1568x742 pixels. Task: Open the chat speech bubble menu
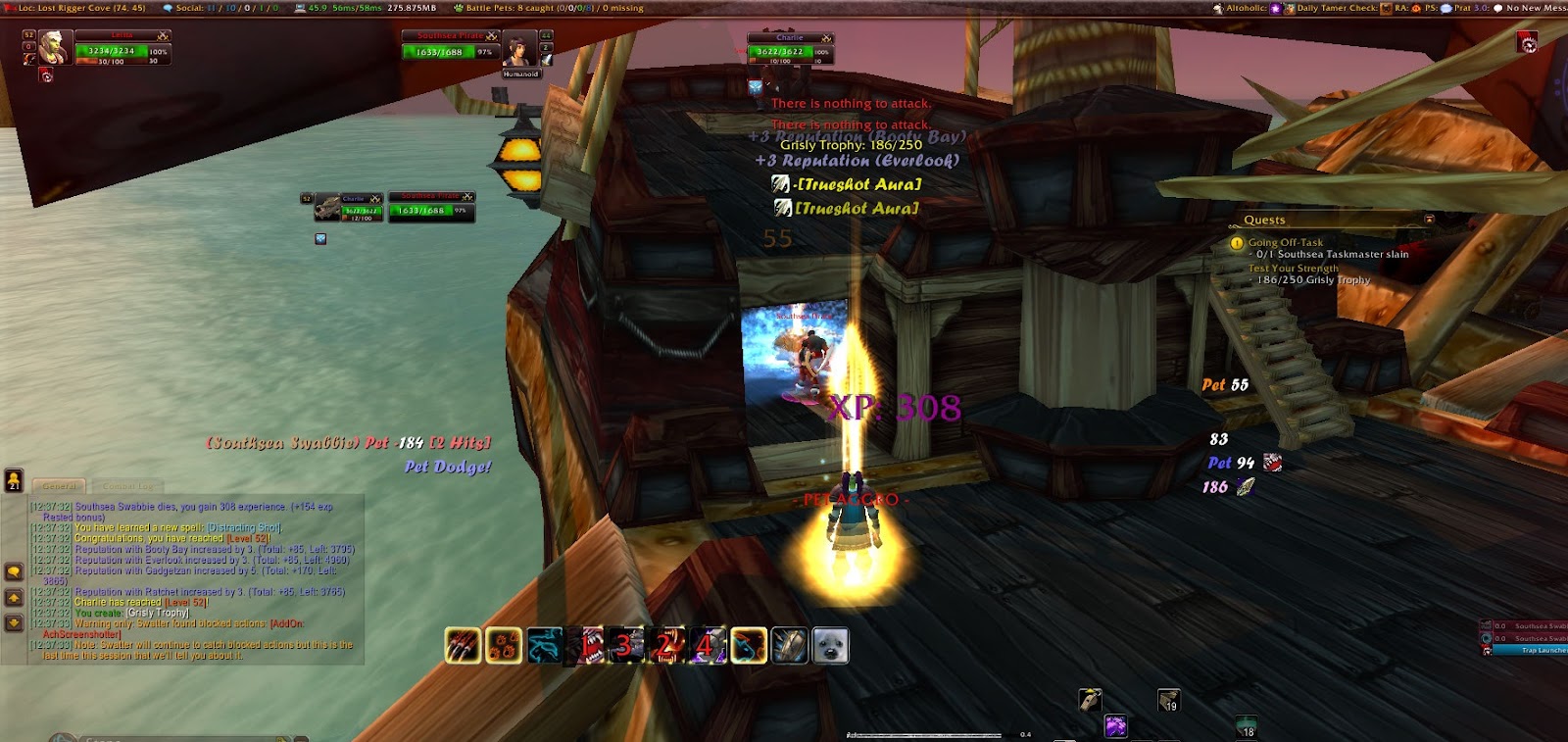coord(14,571)
